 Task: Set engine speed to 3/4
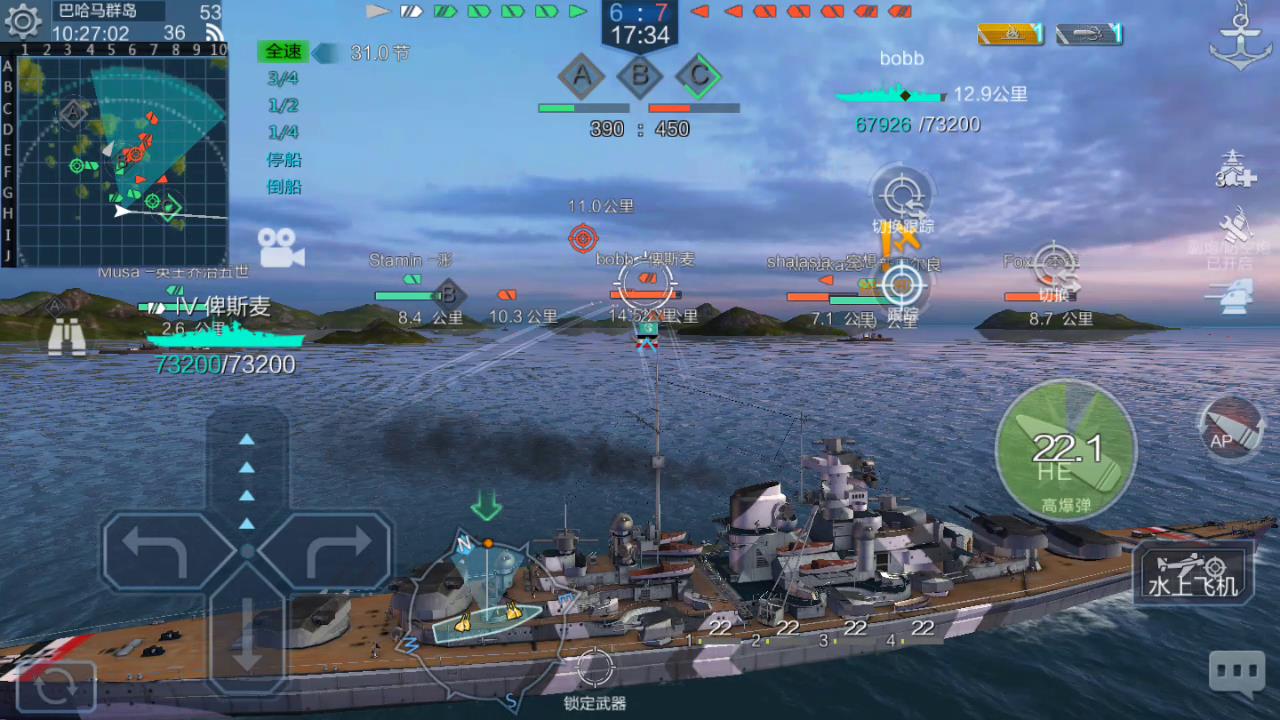click(283, 78)
